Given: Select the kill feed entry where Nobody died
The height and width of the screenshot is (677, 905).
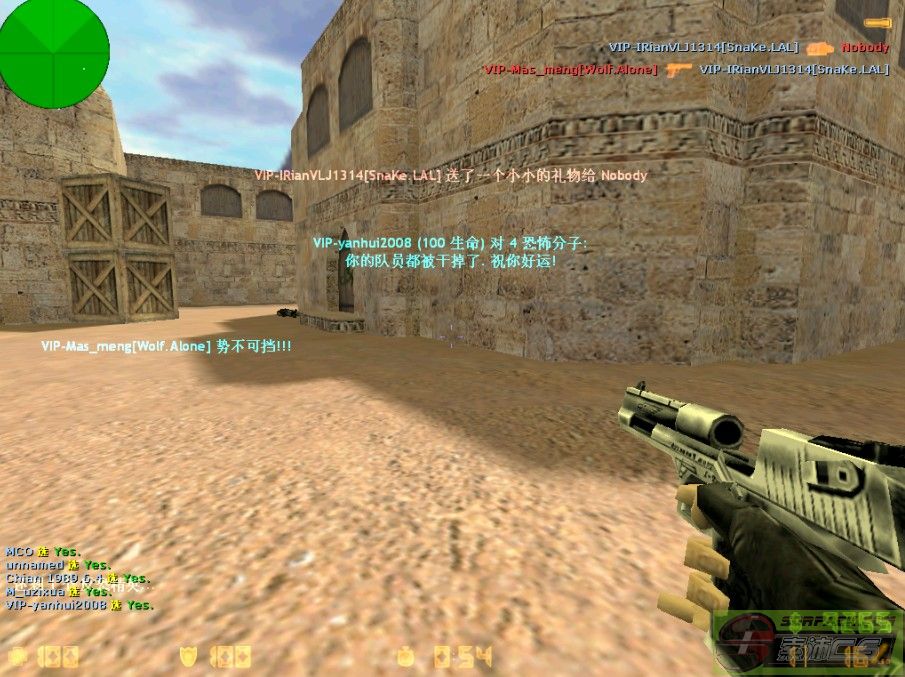Looking at the screenshot, I should point(748,47).
